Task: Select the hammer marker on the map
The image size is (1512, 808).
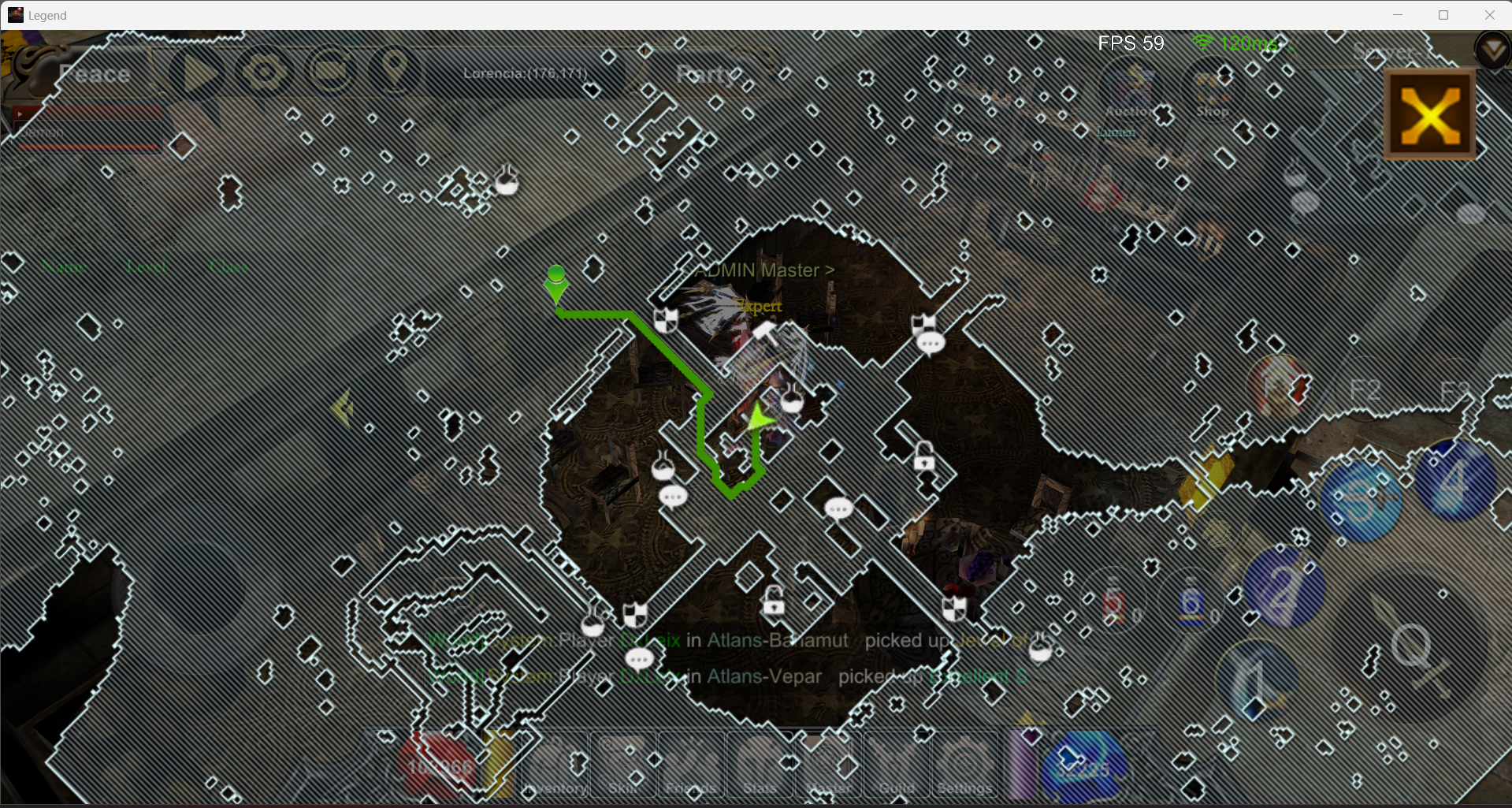Action: point(763,333)
